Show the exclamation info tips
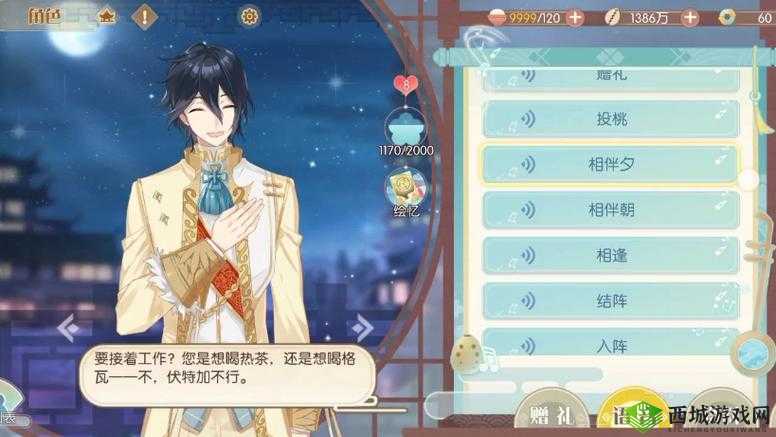This screenshot has height=437, width=776. [146, 16]
